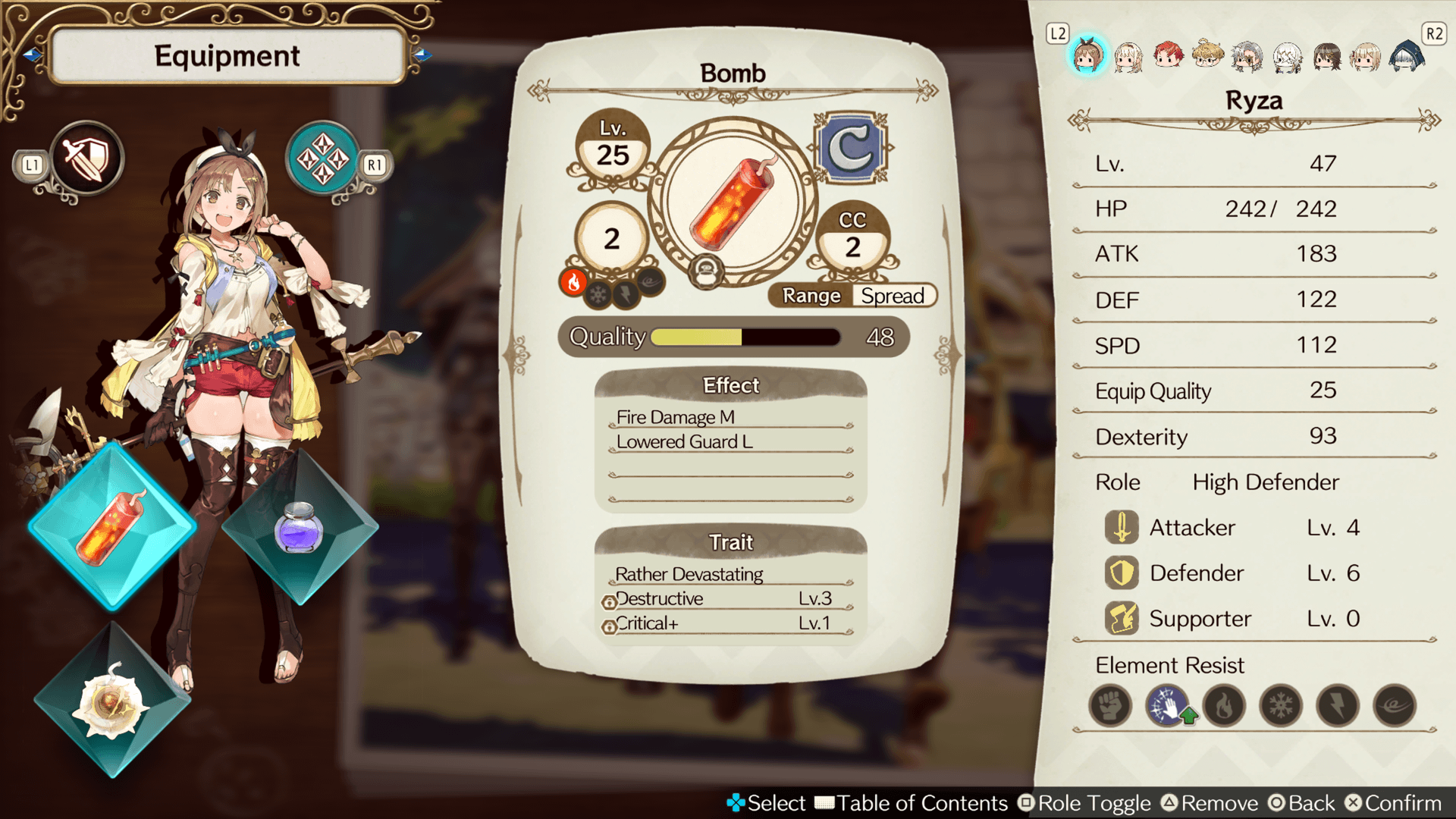
Task: Select the Destructive Lv.3 trait row
Action: (x=730, y=599)
